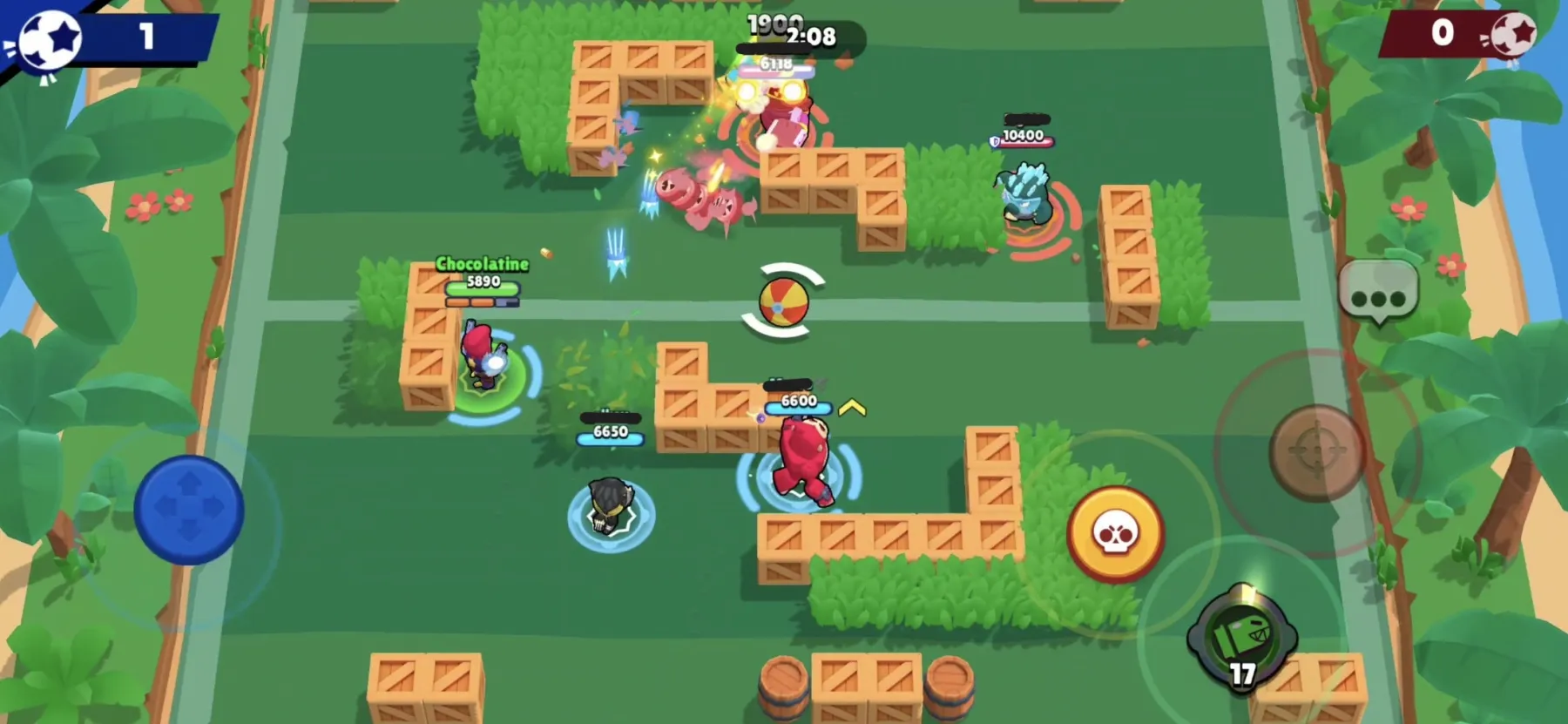Select Chocolatine's nameplate

481,266
